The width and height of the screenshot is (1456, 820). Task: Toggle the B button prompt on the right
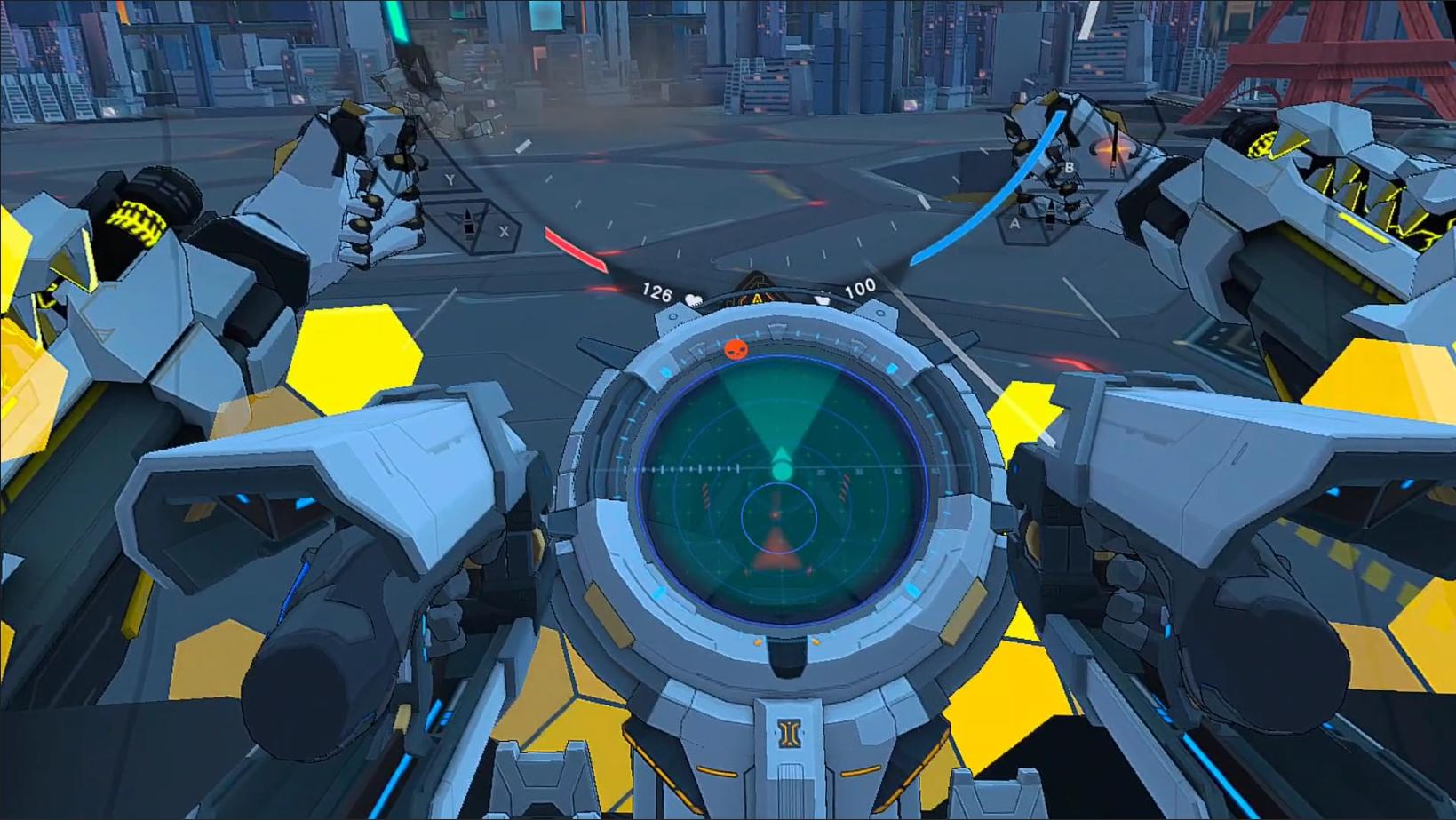1070,165
